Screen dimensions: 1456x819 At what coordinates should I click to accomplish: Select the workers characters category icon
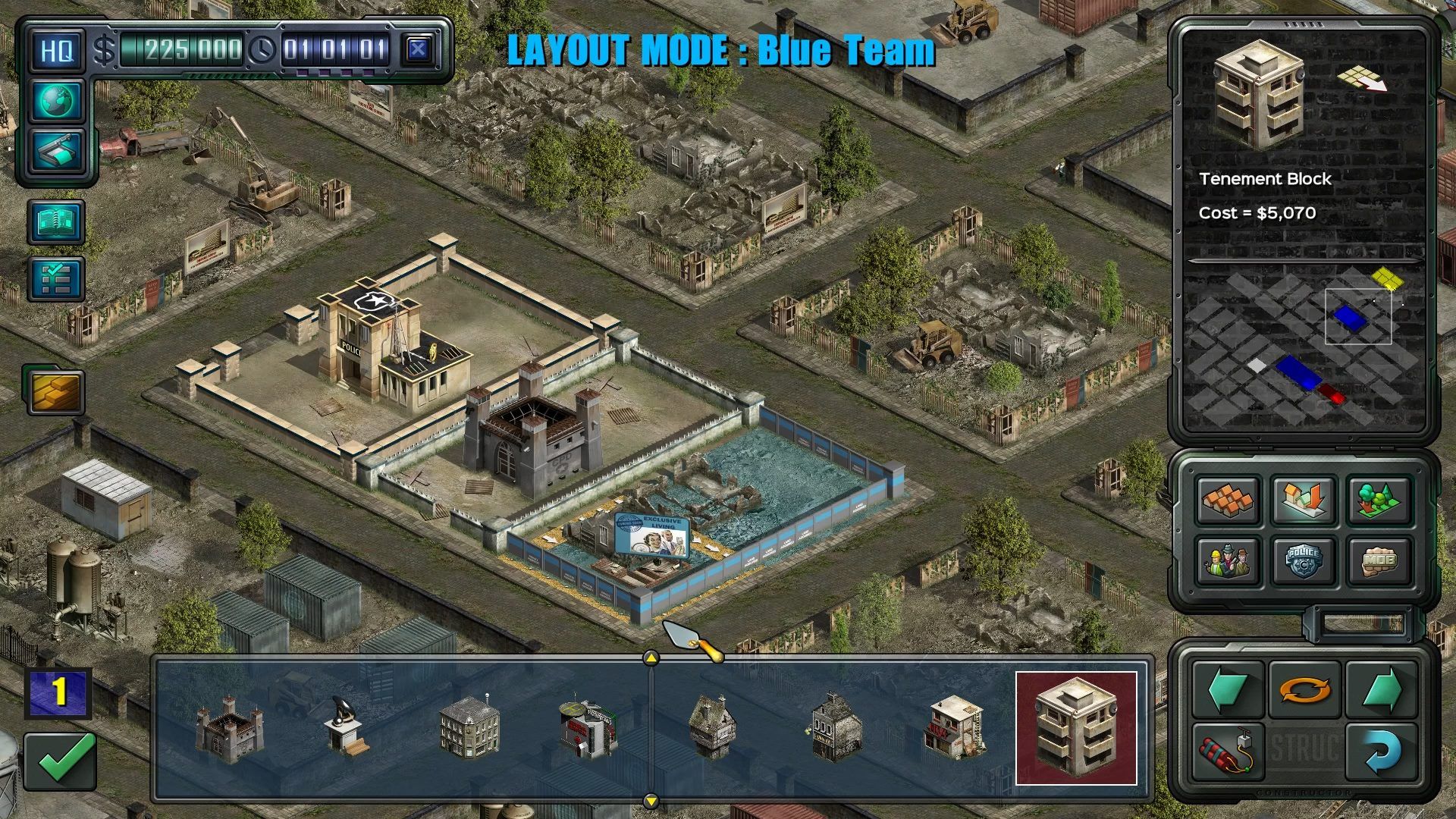[x=1227, y=561]
